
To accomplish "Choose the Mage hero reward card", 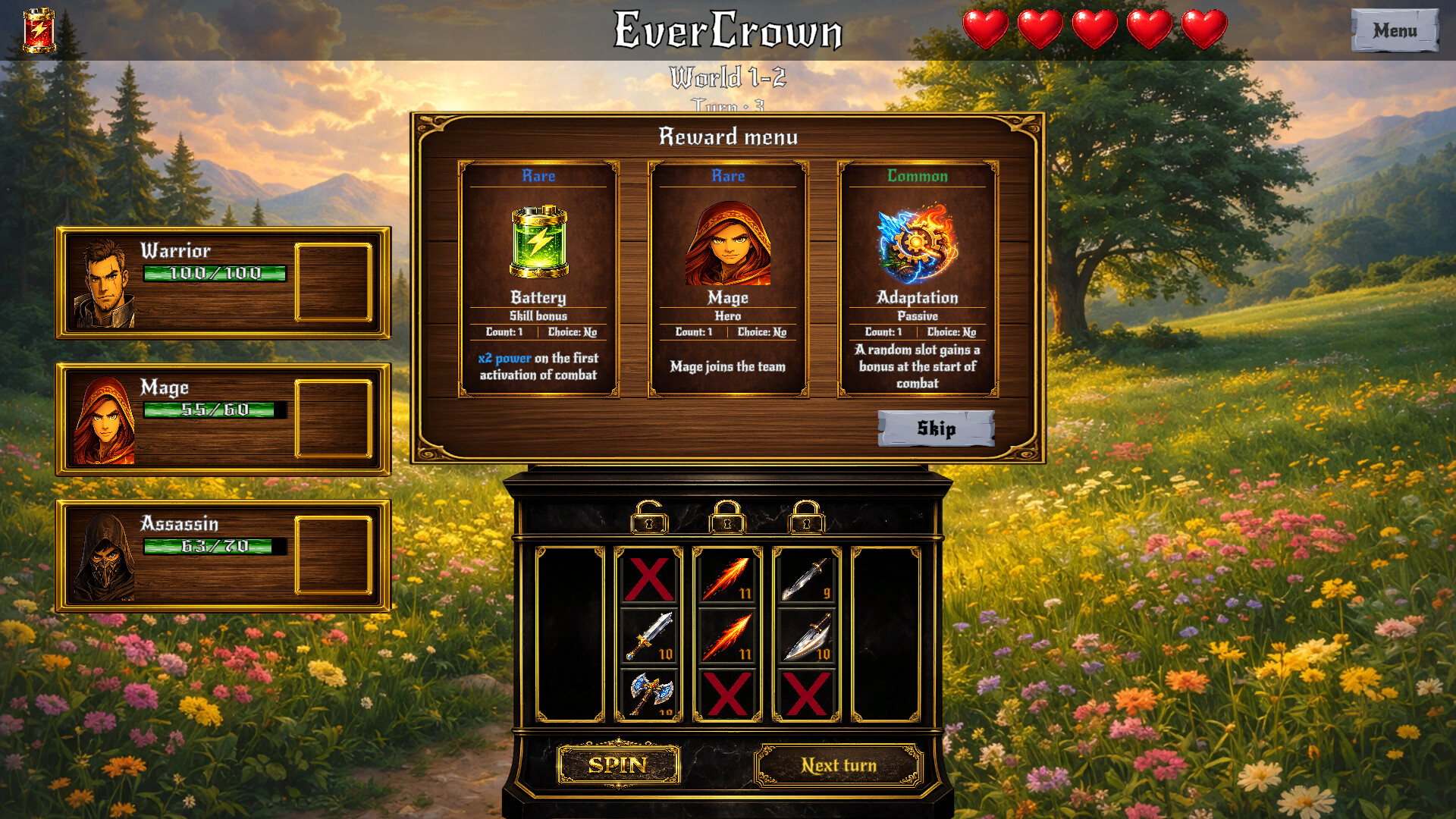I will (727, 277).
